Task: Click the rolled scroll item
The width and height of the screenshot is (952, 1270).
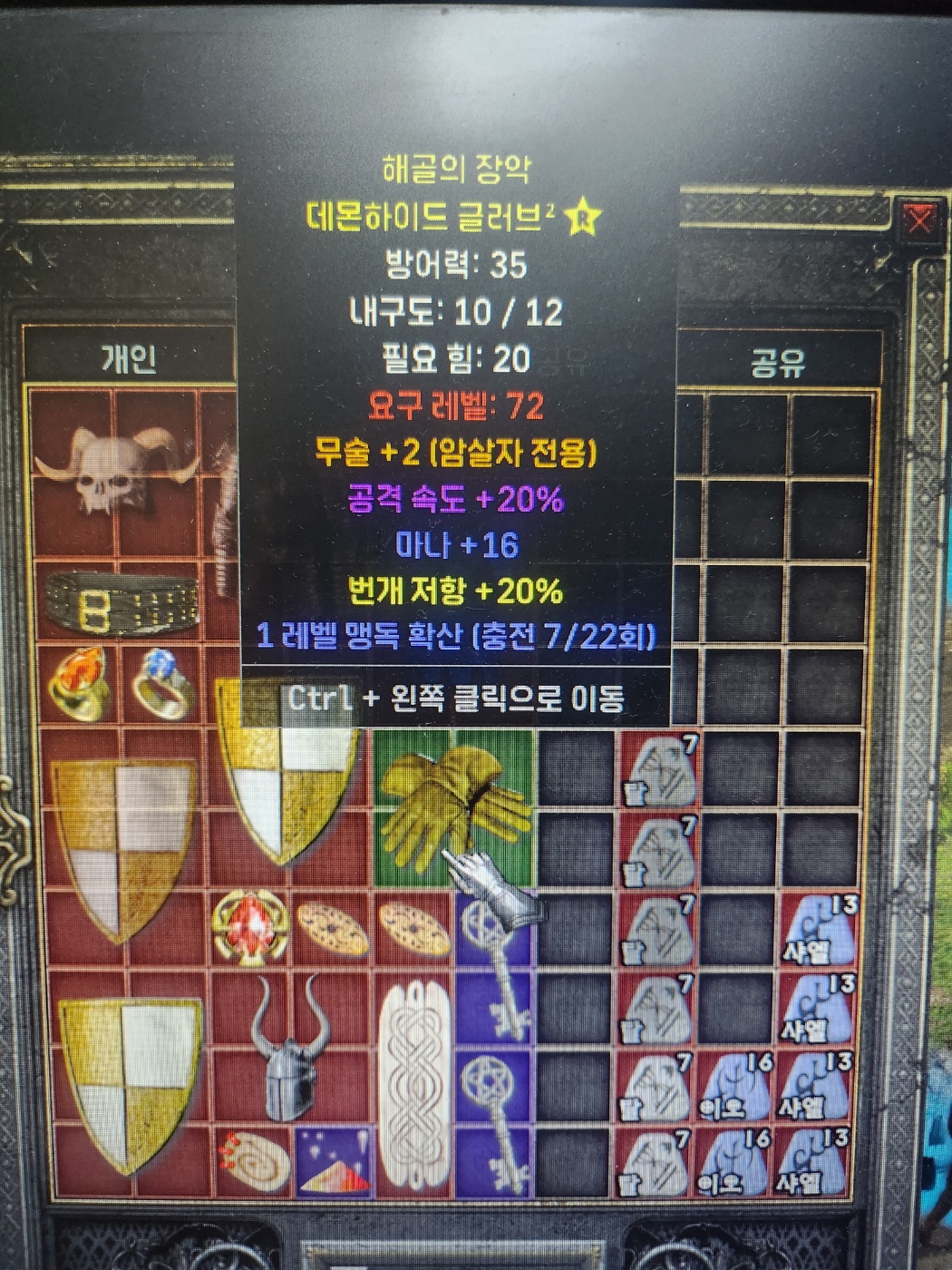Action: (x=252, y=1160)
